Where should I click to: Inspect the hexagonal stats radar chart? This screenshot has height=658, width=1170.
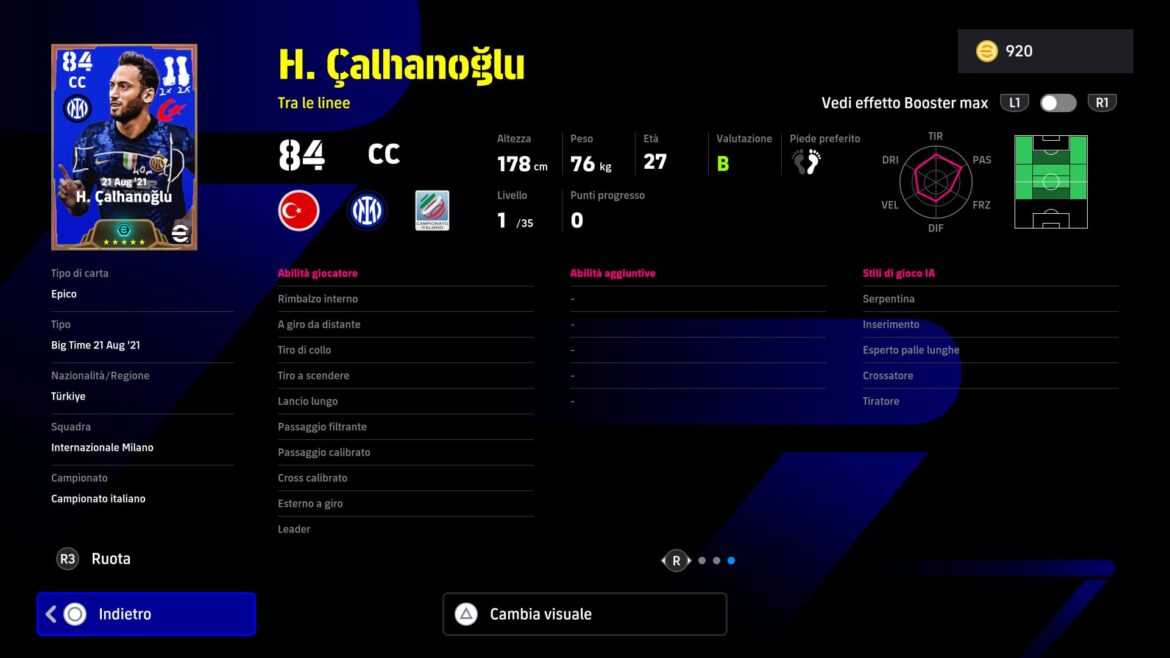(935, 178)
